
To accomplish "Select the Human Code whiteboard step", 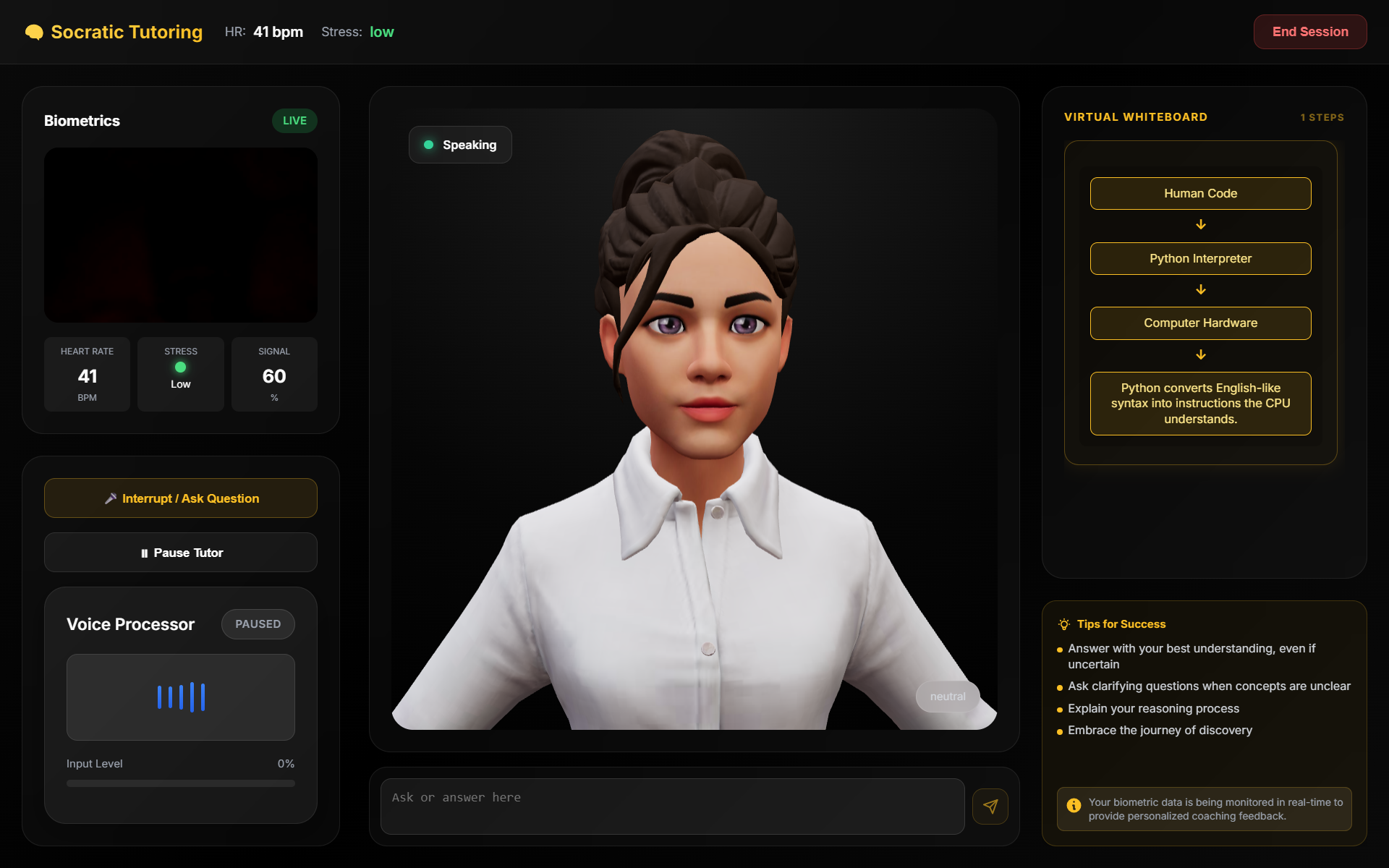I will point(1200,194).
